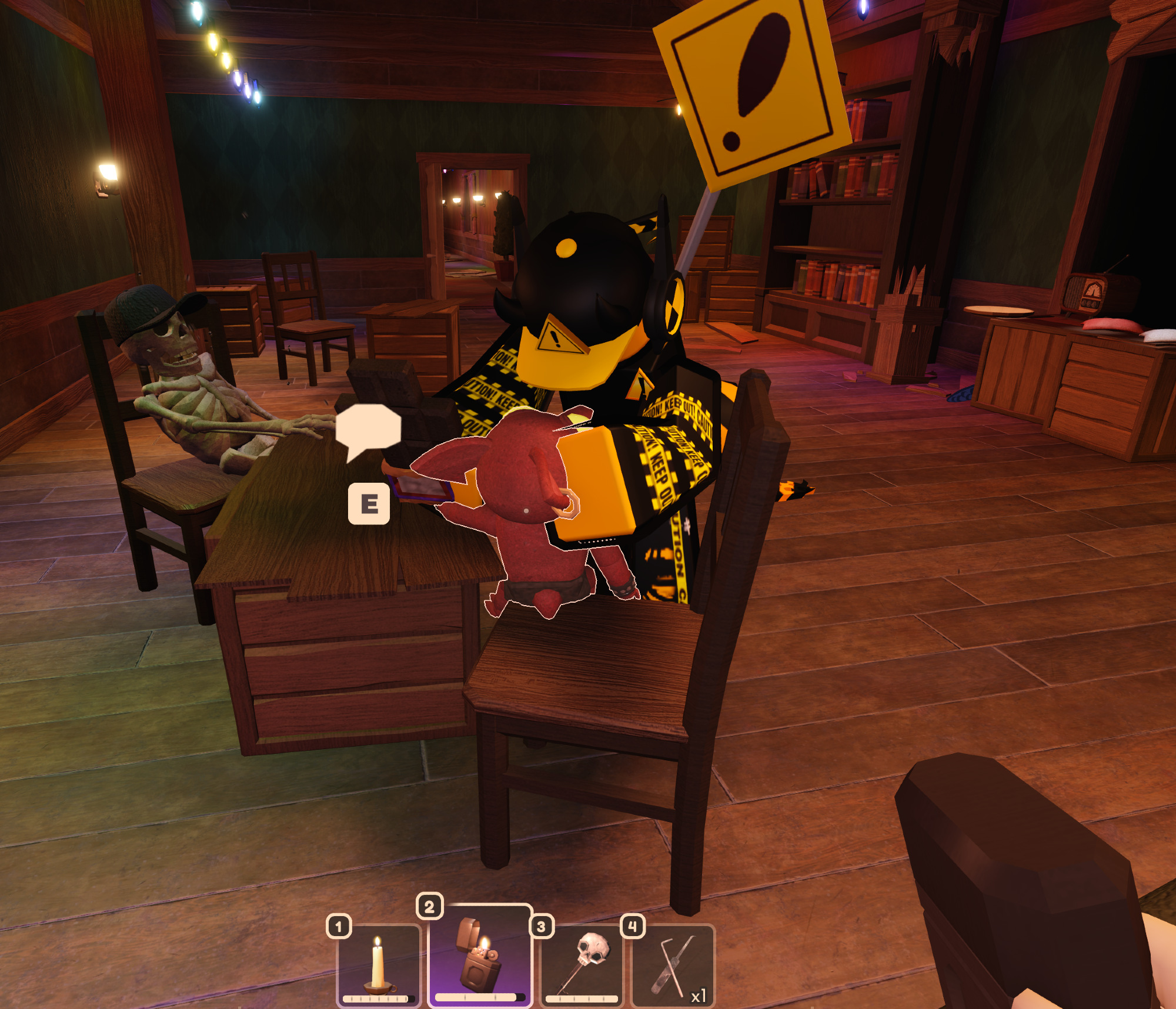Equip the lighter in slot 2

pos(480,955)
